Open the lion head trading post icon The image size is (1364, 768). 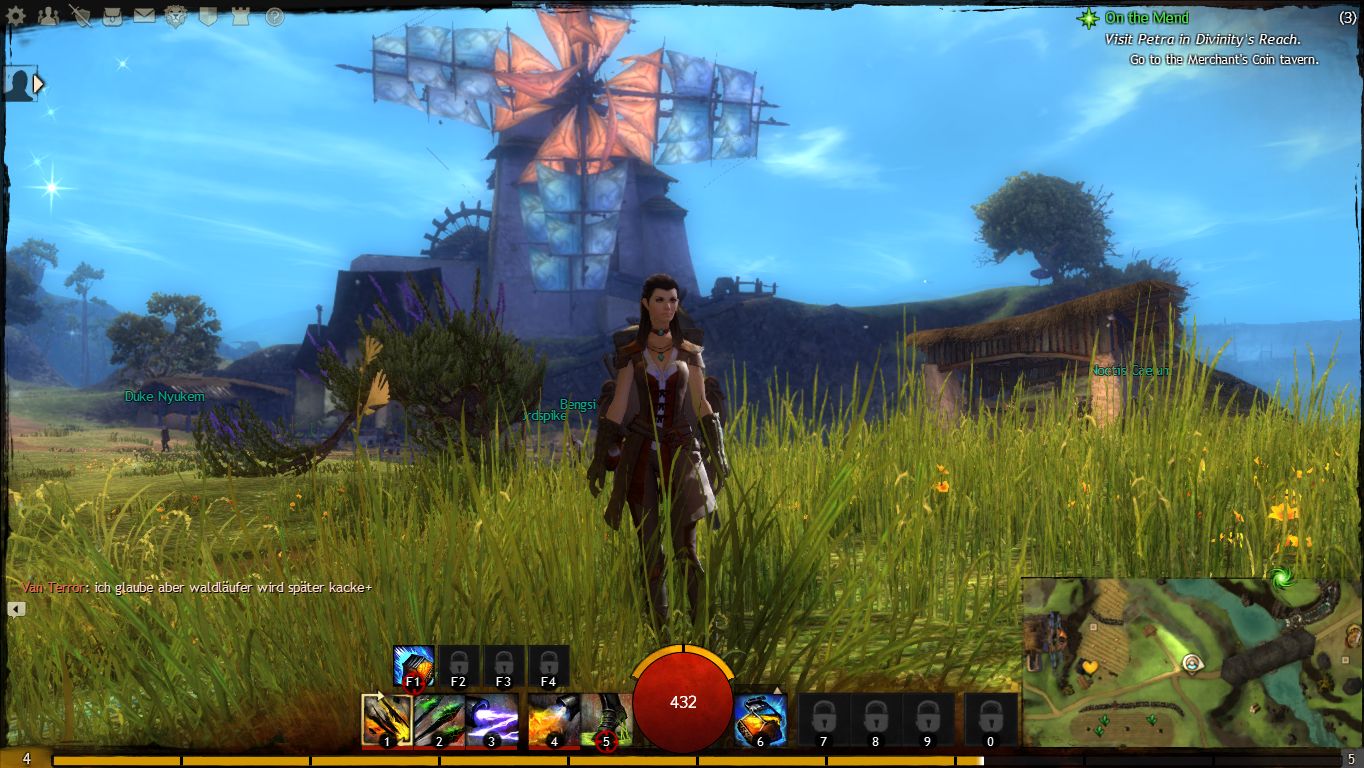pyautogui.click(x=176, y=16)
